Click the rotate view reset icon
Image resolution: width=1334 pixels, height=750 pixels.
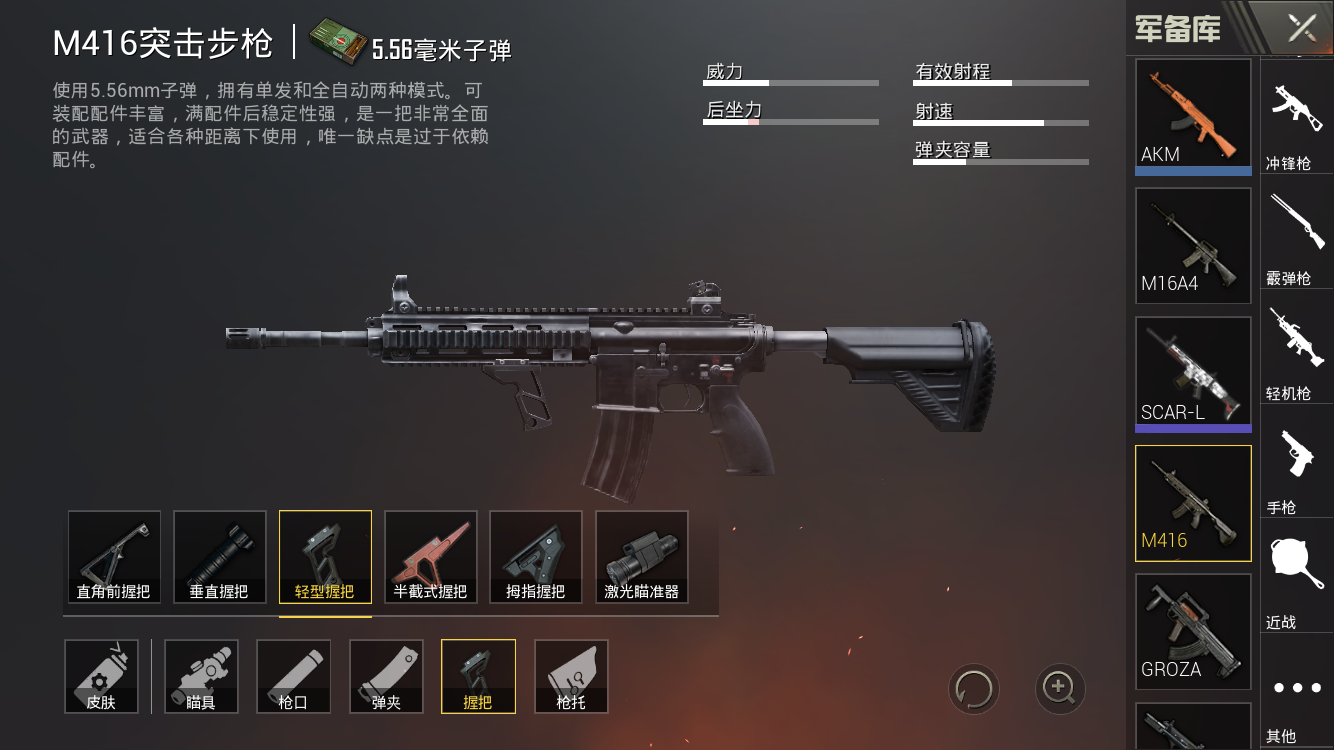click(x=975, y=689)
